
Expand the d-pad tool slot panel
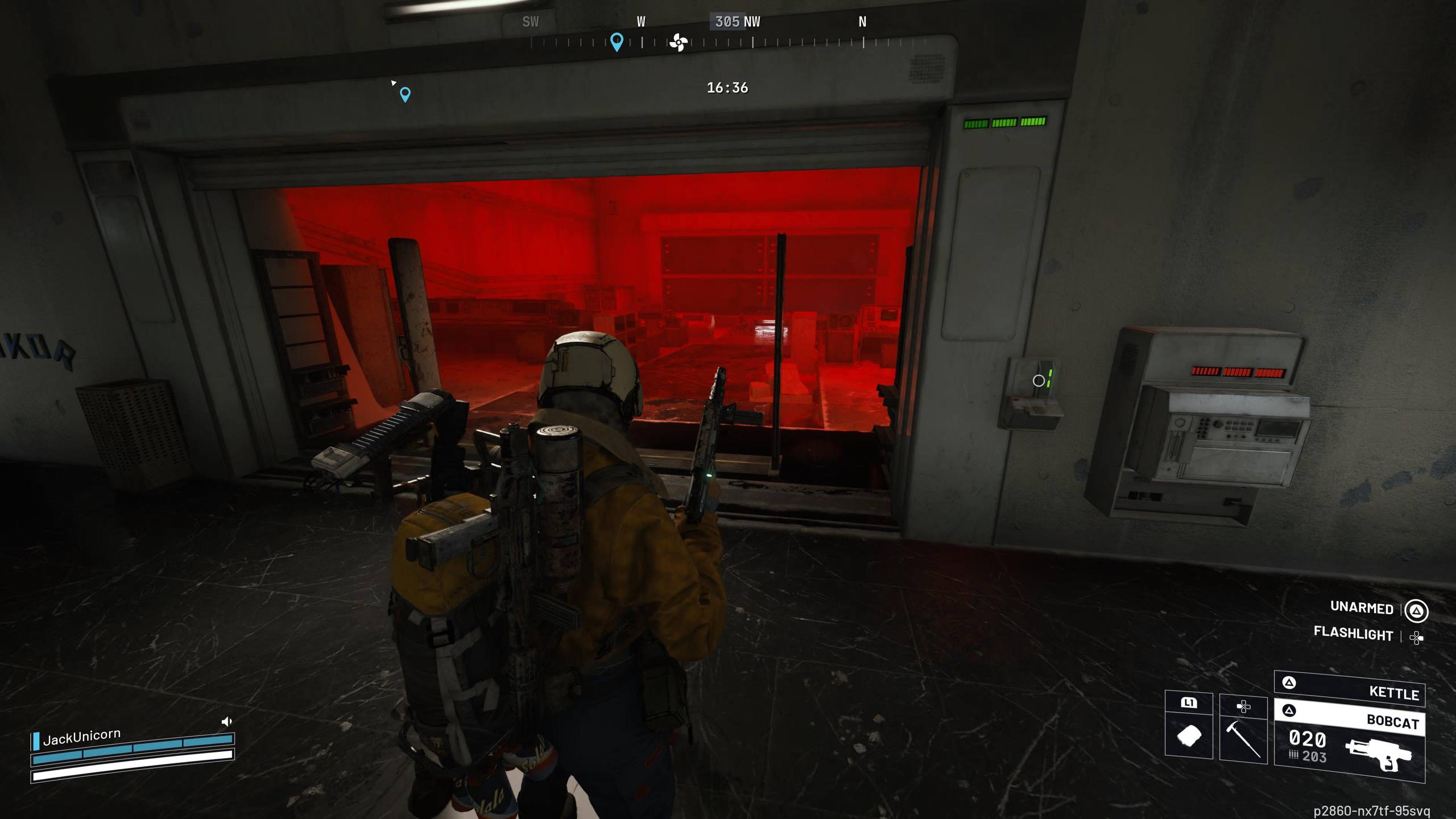click(1244, 707)
